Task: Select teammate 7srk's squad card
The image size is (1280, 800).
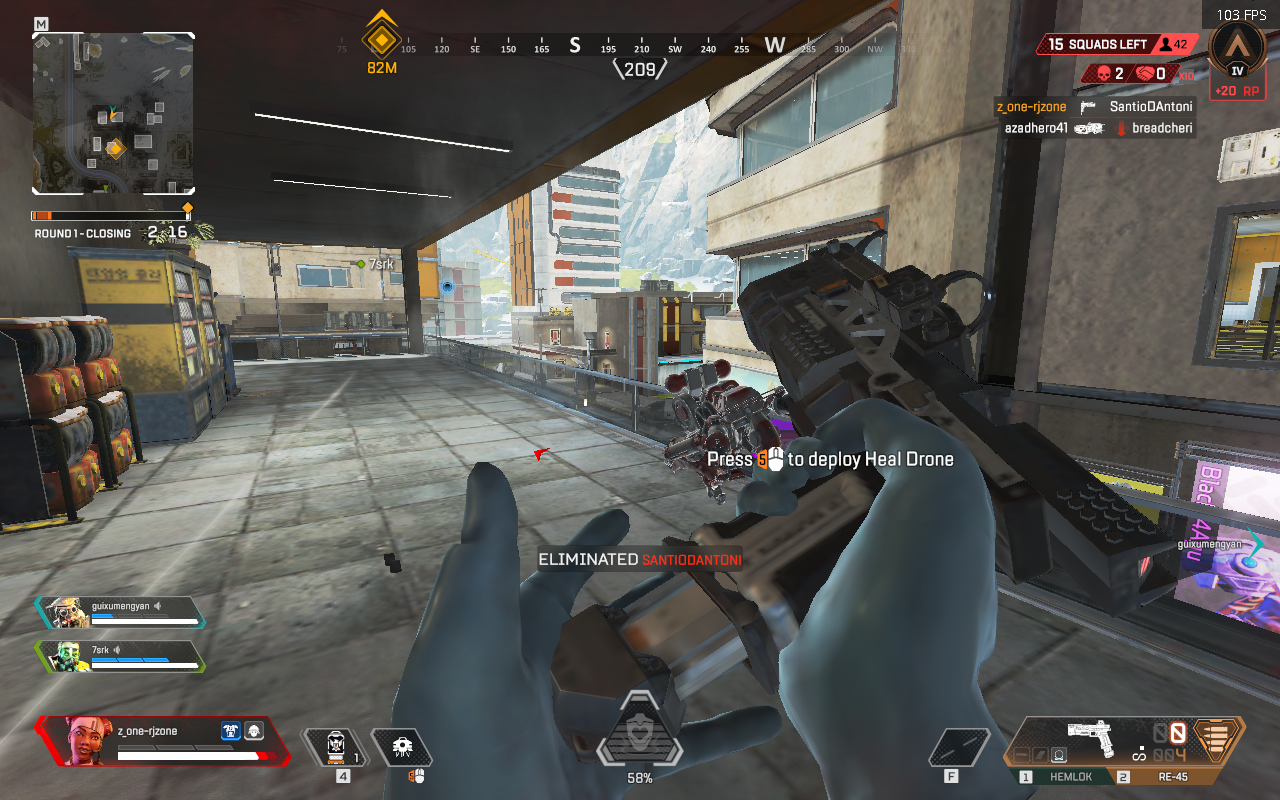Action: (x=120, y=656)
